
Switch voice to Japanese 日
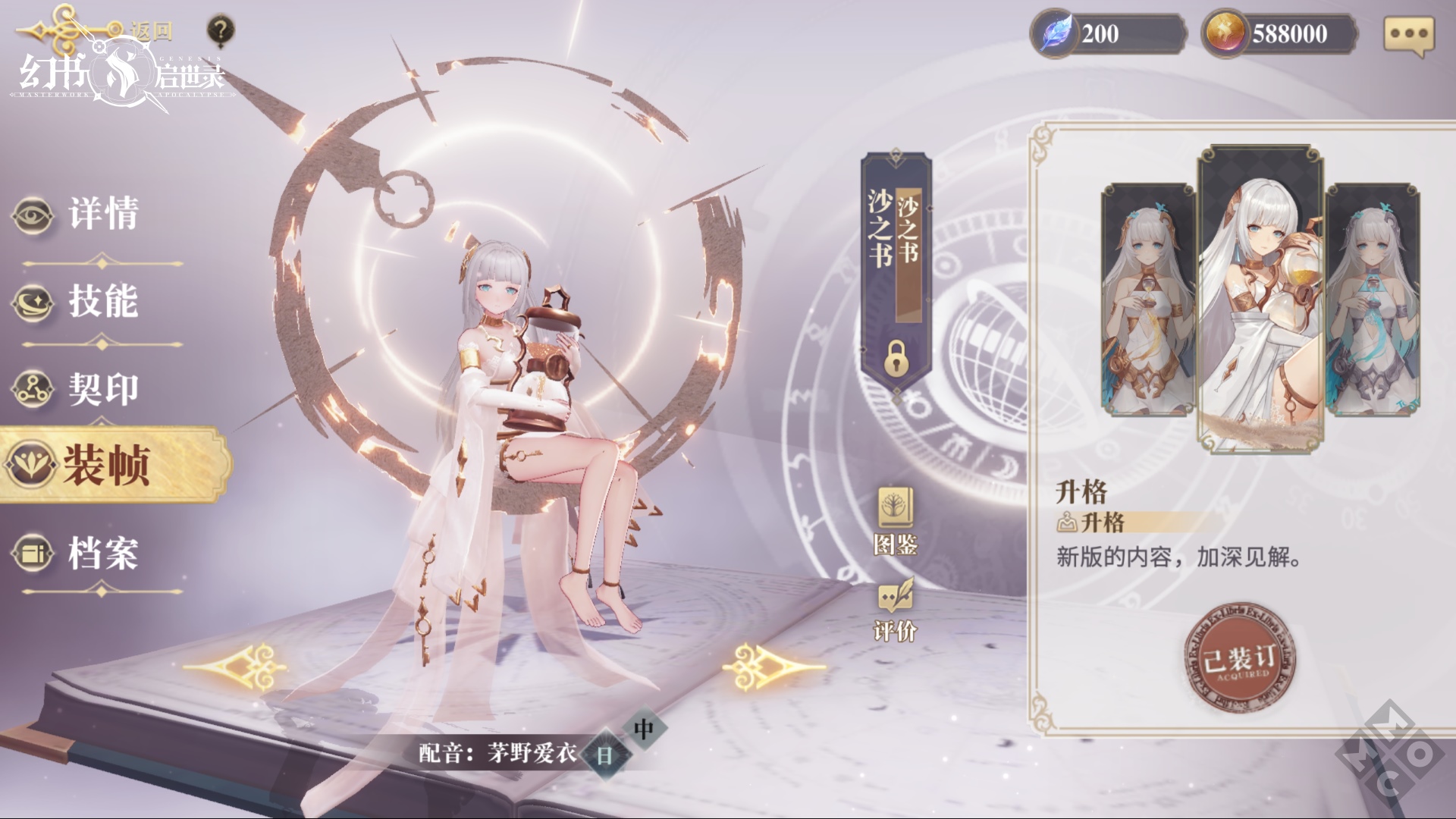604,755
